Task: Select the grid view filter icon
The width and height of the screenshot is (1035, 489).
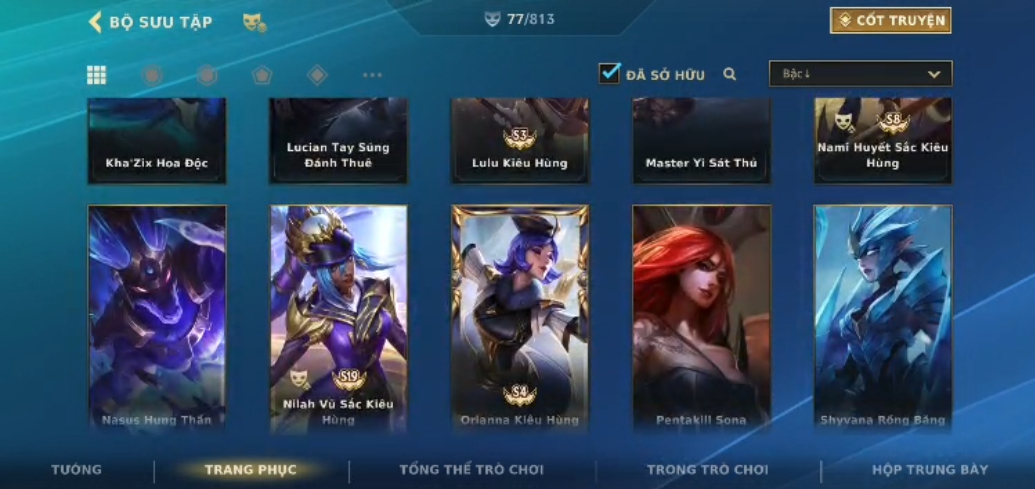Action: coord(97,75)
